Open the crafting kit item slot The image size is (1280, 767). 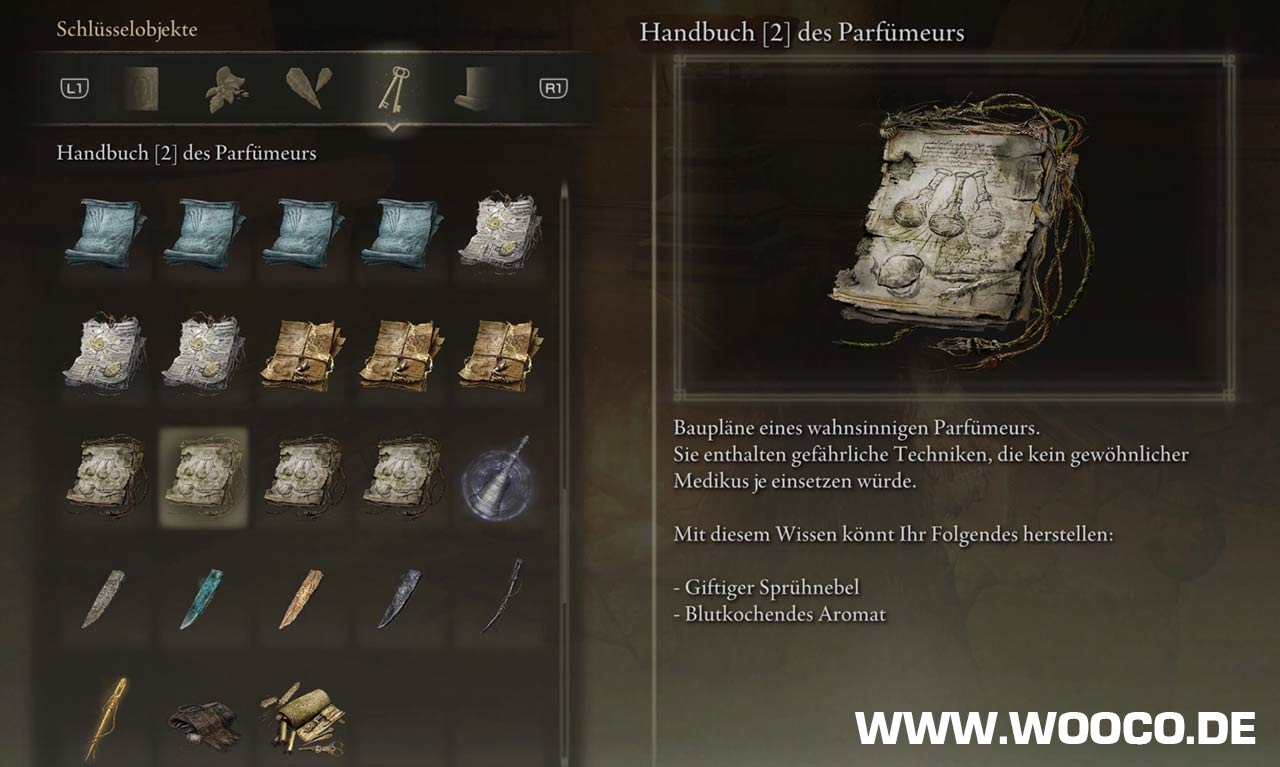point(302,717)
